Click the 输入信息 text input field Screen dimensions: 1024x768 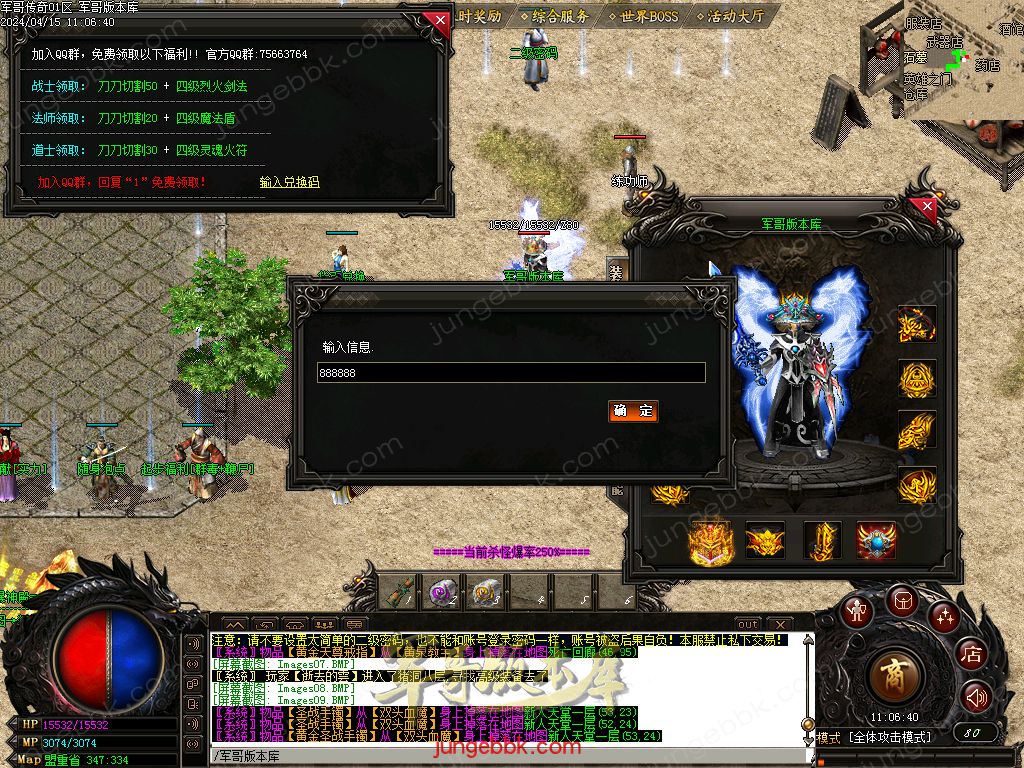(x=511, y=373)
